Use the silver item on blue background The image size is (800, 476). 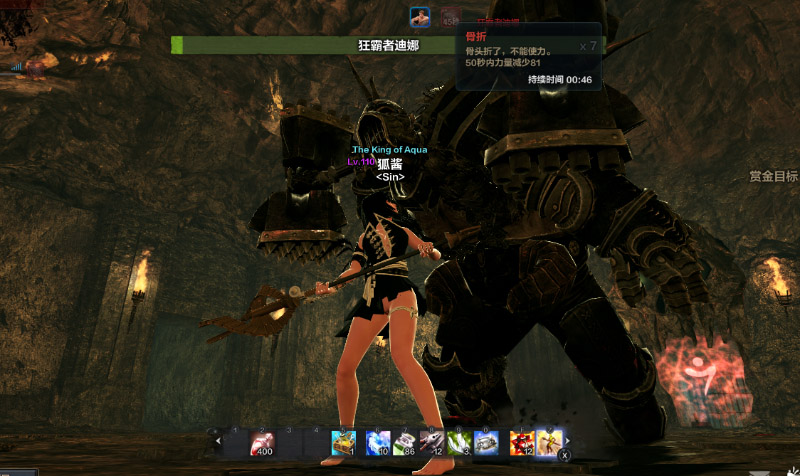click(x=487, y=442)
